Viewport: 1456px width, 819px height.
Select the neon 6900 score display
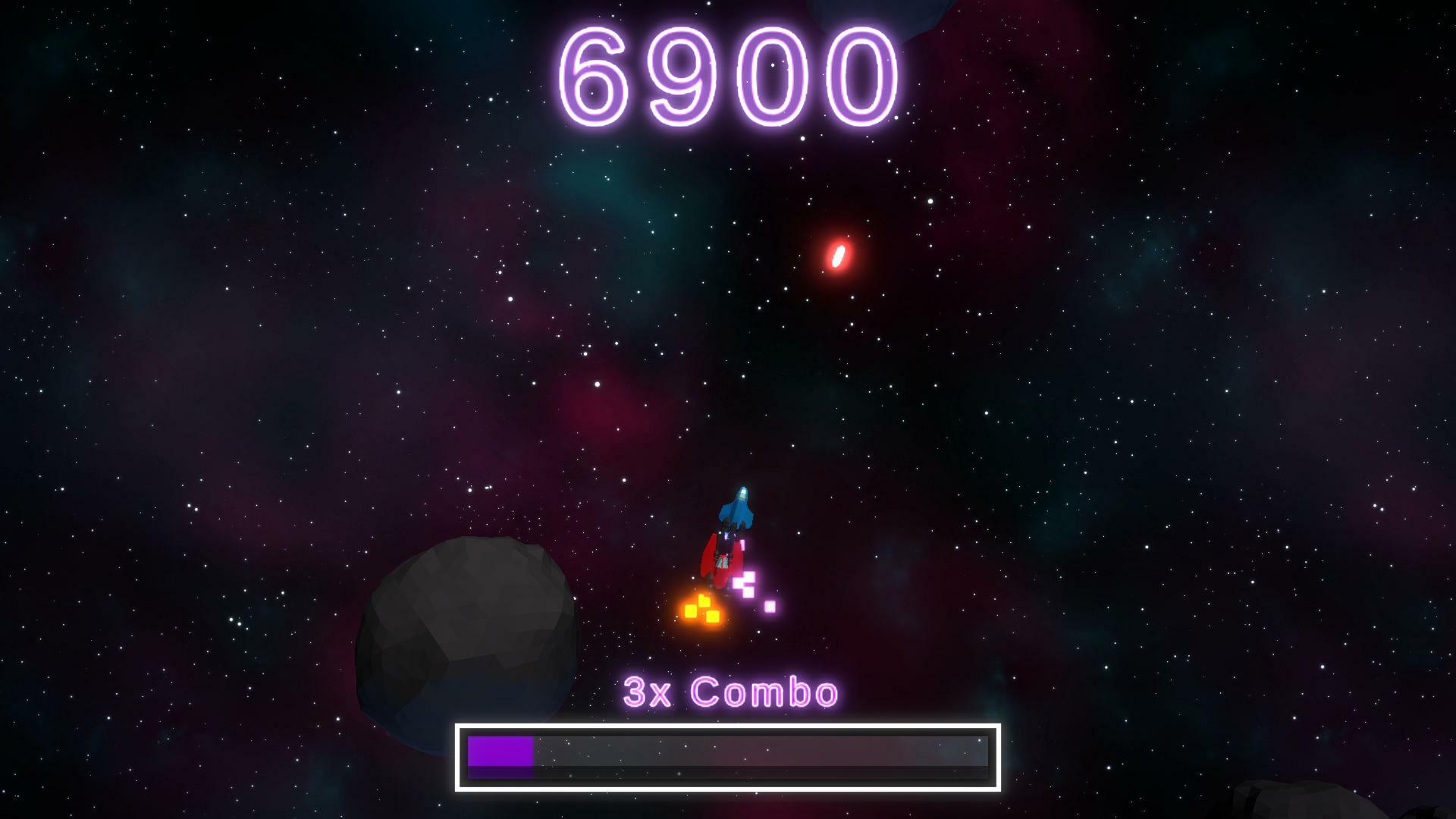728,76
